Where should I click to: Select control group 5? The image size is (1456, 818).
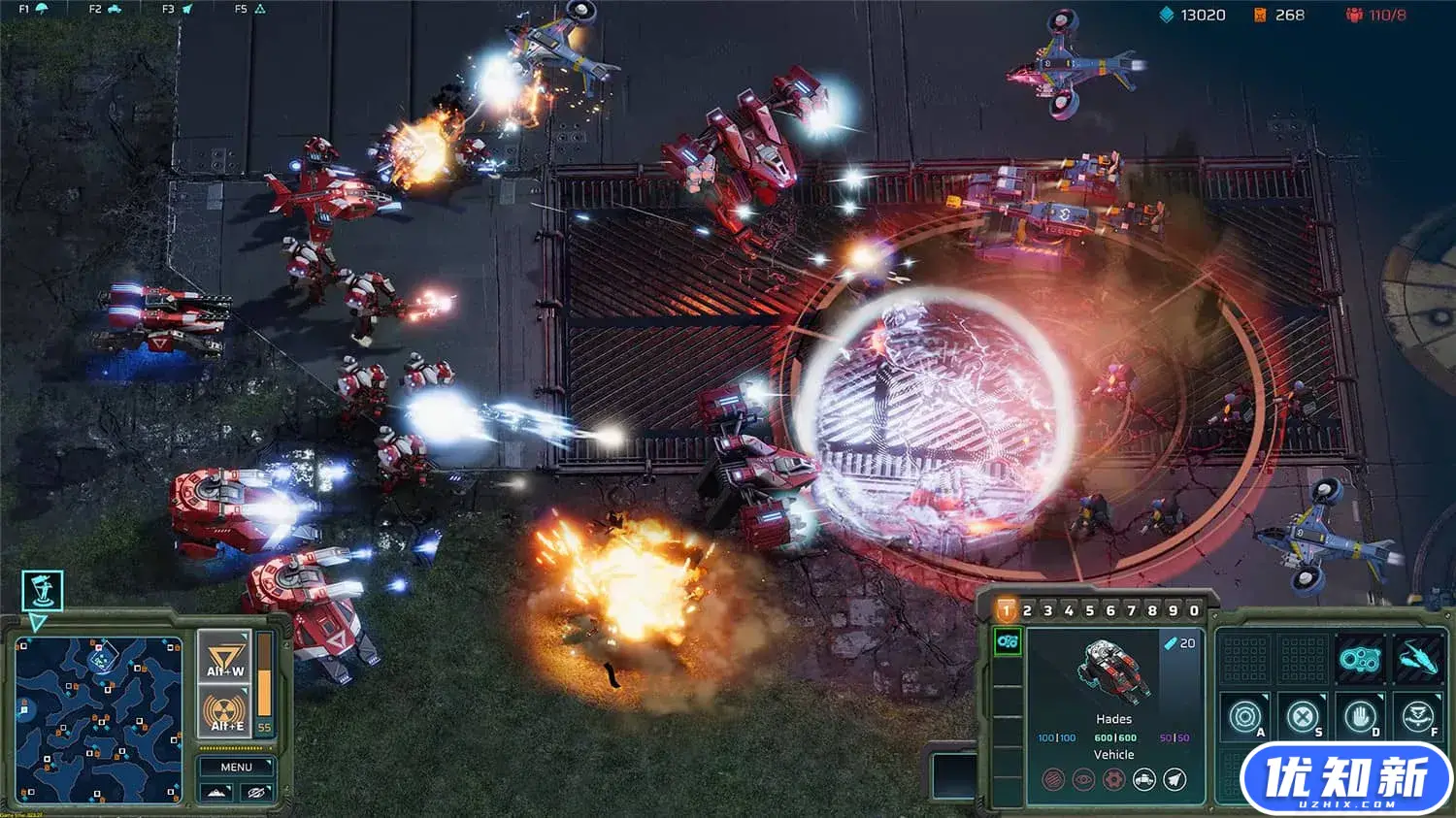1089,610
